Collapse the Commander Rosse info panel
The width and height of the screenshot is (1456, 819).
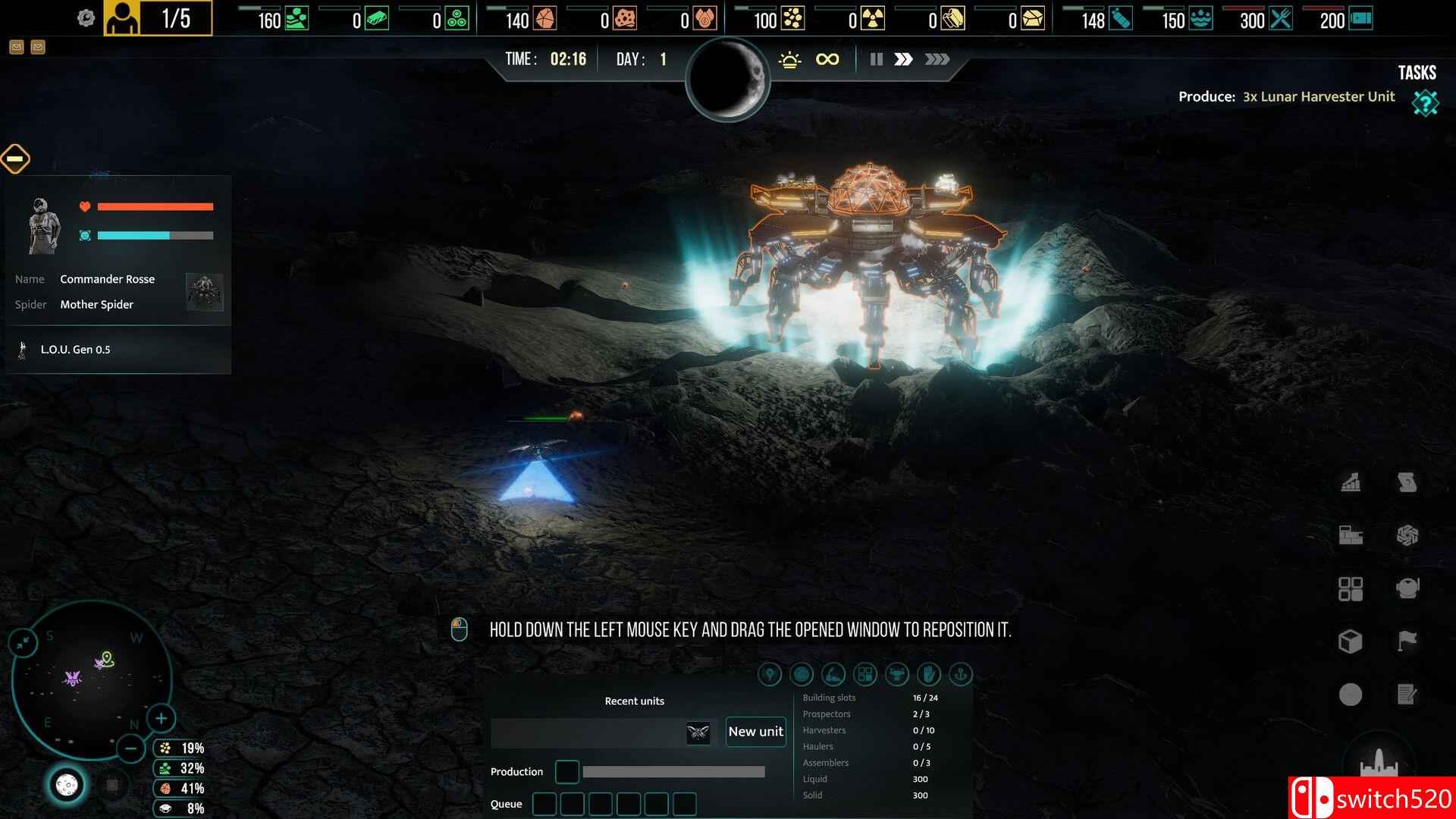coord(15,158)
